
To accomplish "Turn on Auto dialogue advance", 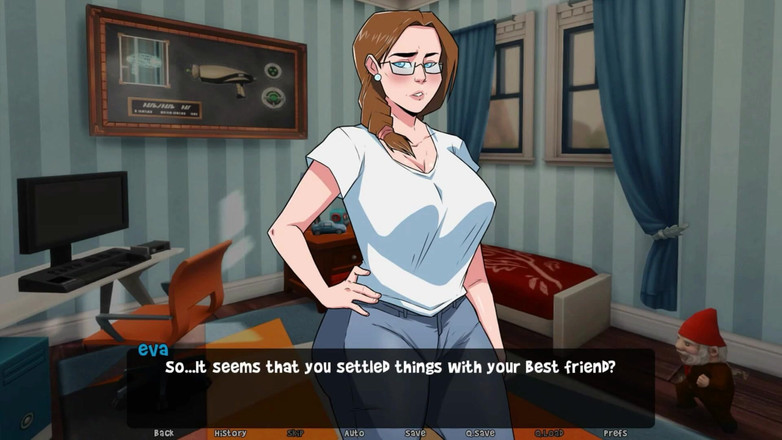I will 354,433.
